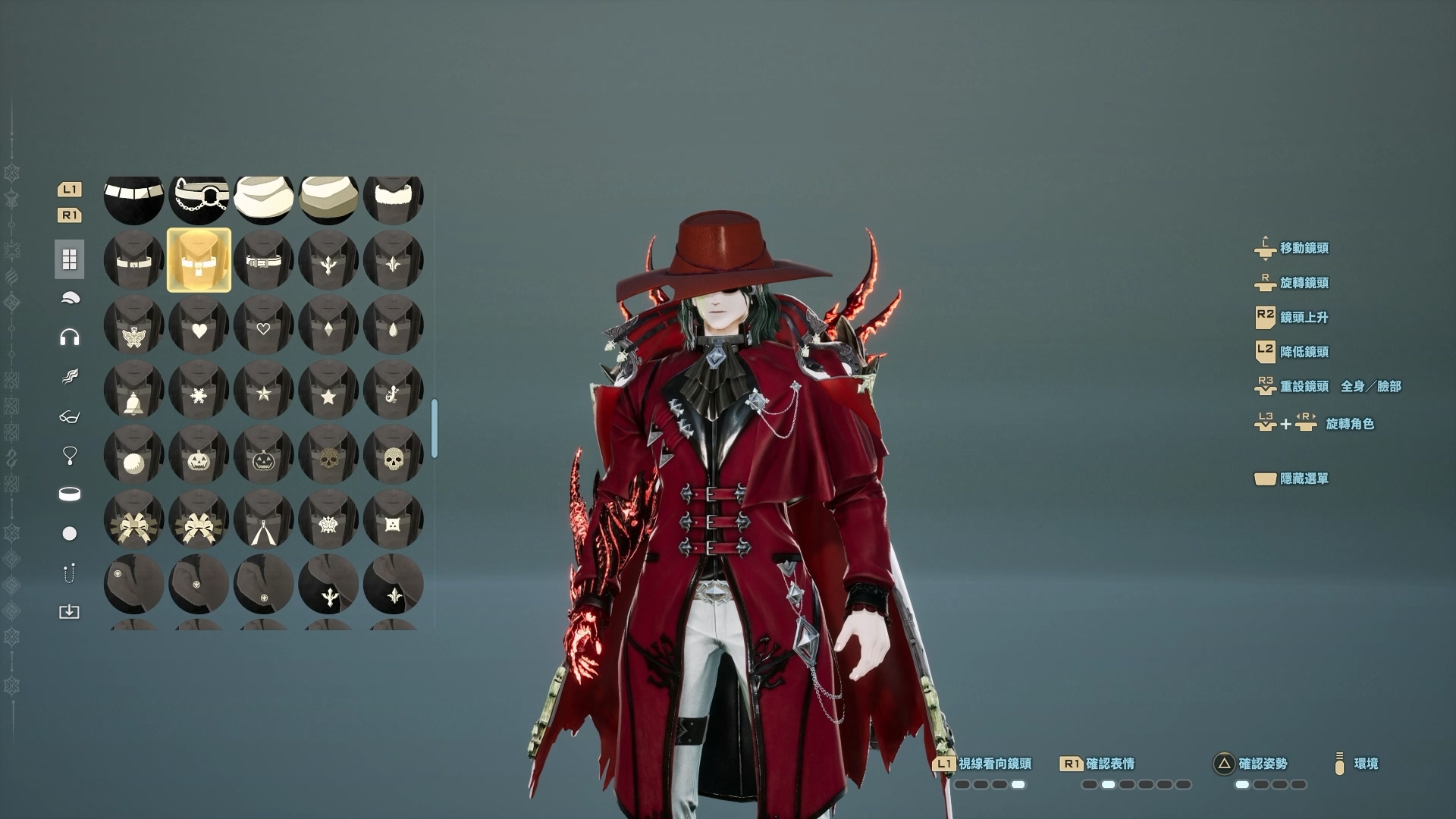
Task: Select the ring-shaped accessory category
Action: pyautogui.click(x=69, y=494)
